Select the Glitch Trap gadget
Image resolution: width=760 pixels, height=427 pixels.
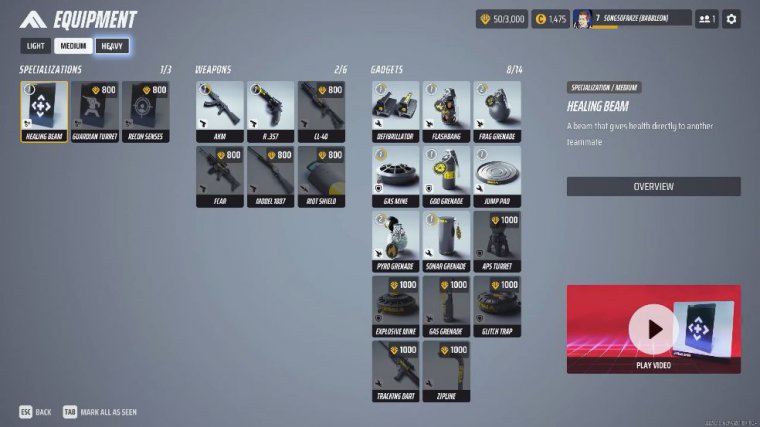tap(497, 306)
